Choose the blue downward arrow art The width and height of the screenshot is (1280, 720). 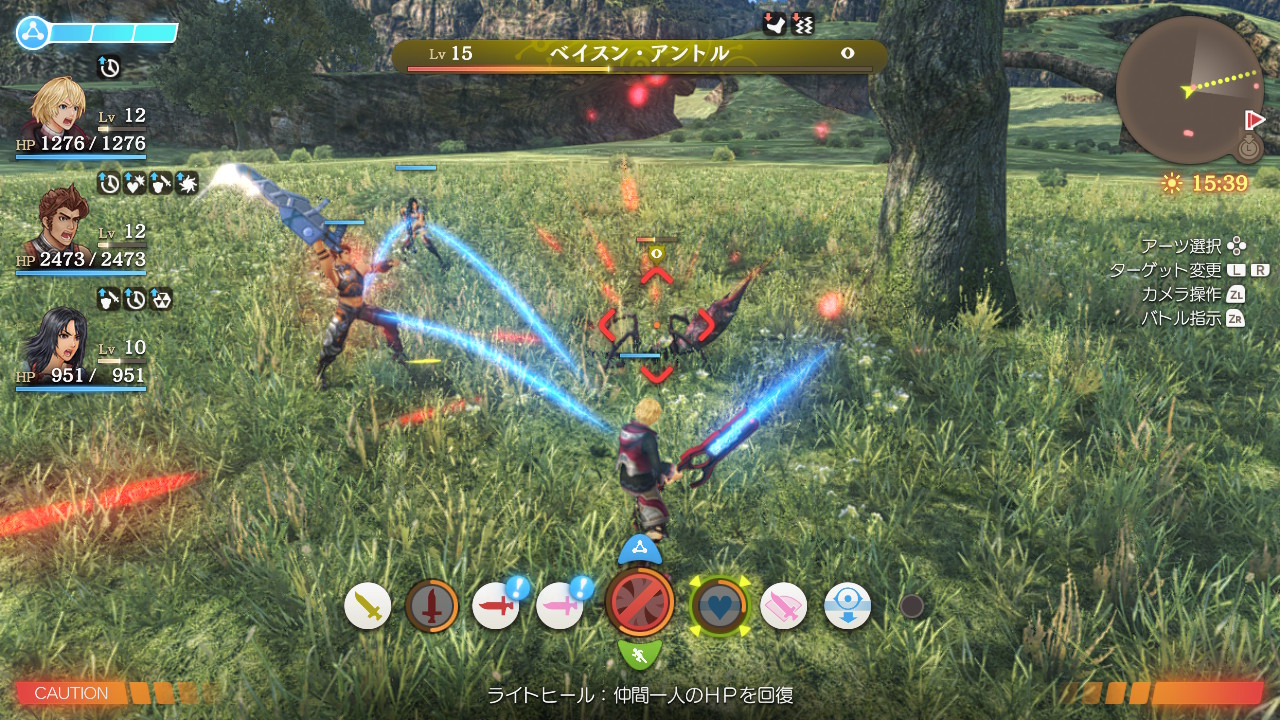(848, 606)
